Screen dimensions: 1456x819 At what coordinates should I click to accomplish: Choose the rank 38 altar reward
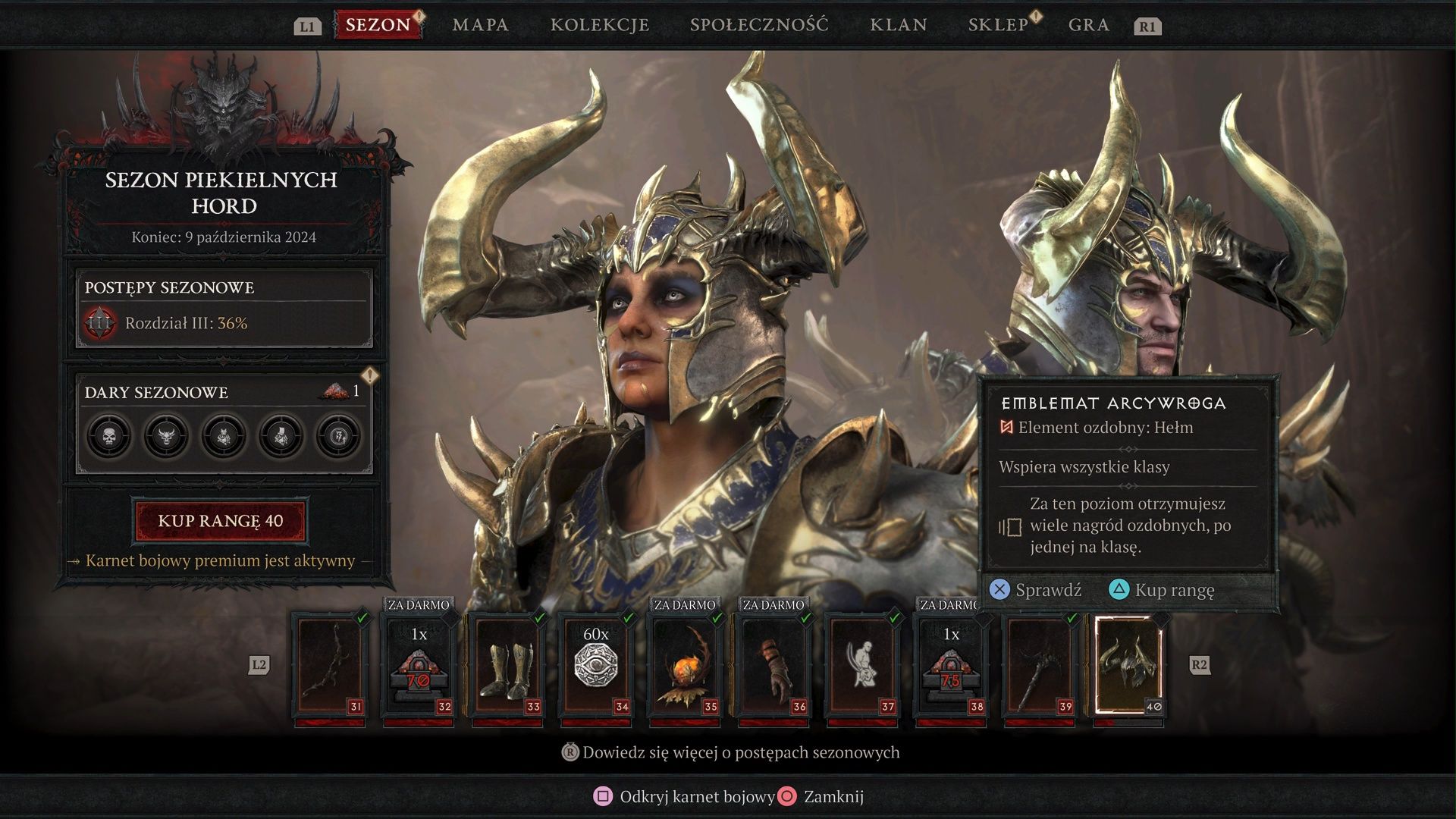951,666
